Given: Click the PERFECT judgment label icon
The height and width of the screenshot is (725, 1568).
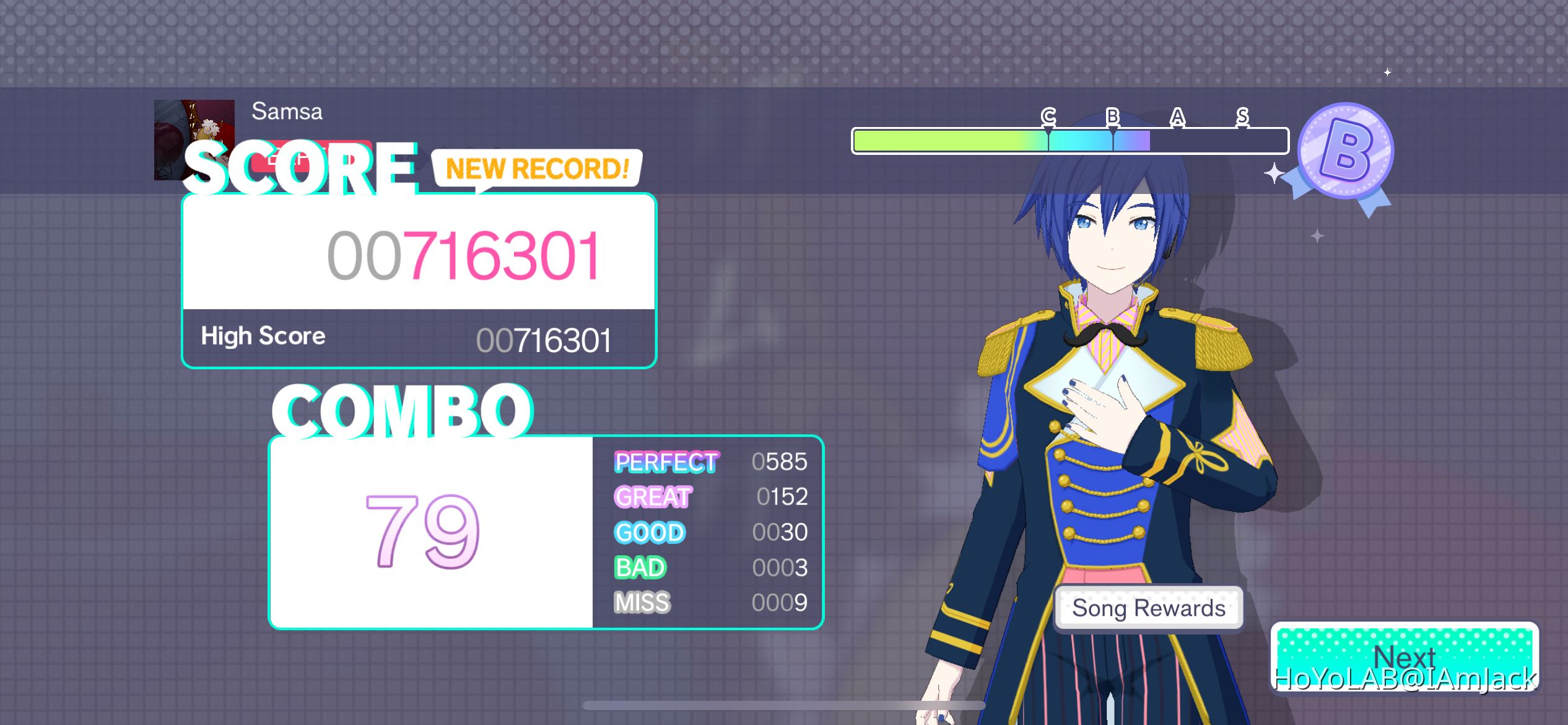Looking at the screenshot, I should pos(665,462).
